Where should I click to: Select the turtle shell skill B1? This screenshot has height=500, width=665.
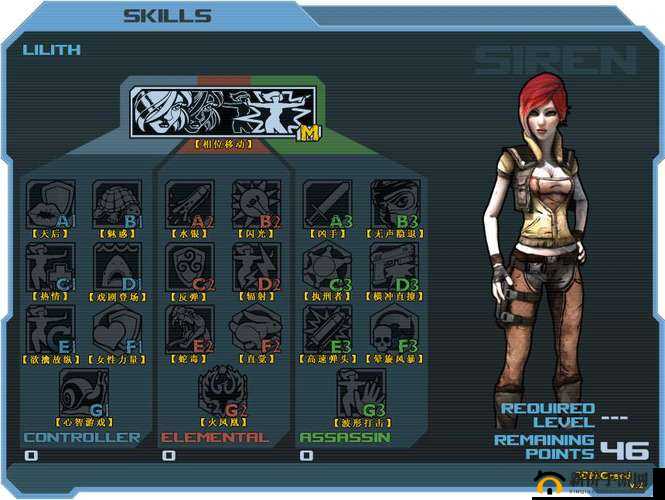[x=116, y=203]
